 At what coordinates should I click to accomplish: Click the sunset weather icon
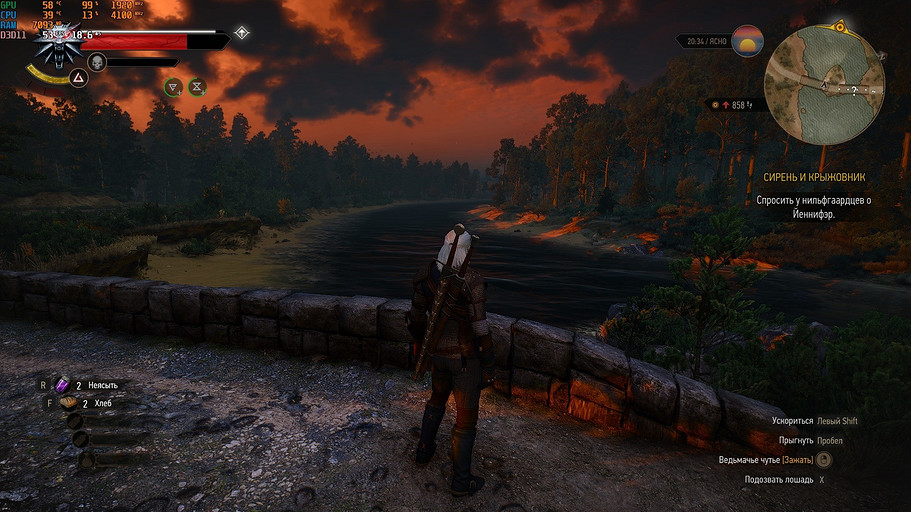pos(747,41)
